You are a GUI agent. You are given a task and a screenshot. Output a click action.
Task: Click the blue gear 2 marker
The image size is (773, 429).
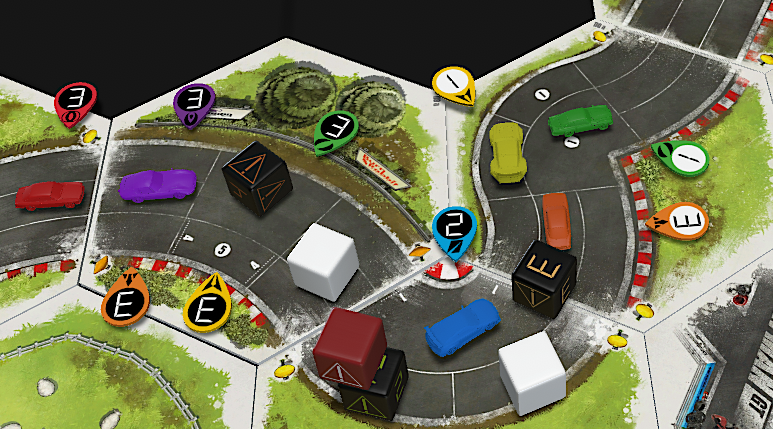point(454,229)
